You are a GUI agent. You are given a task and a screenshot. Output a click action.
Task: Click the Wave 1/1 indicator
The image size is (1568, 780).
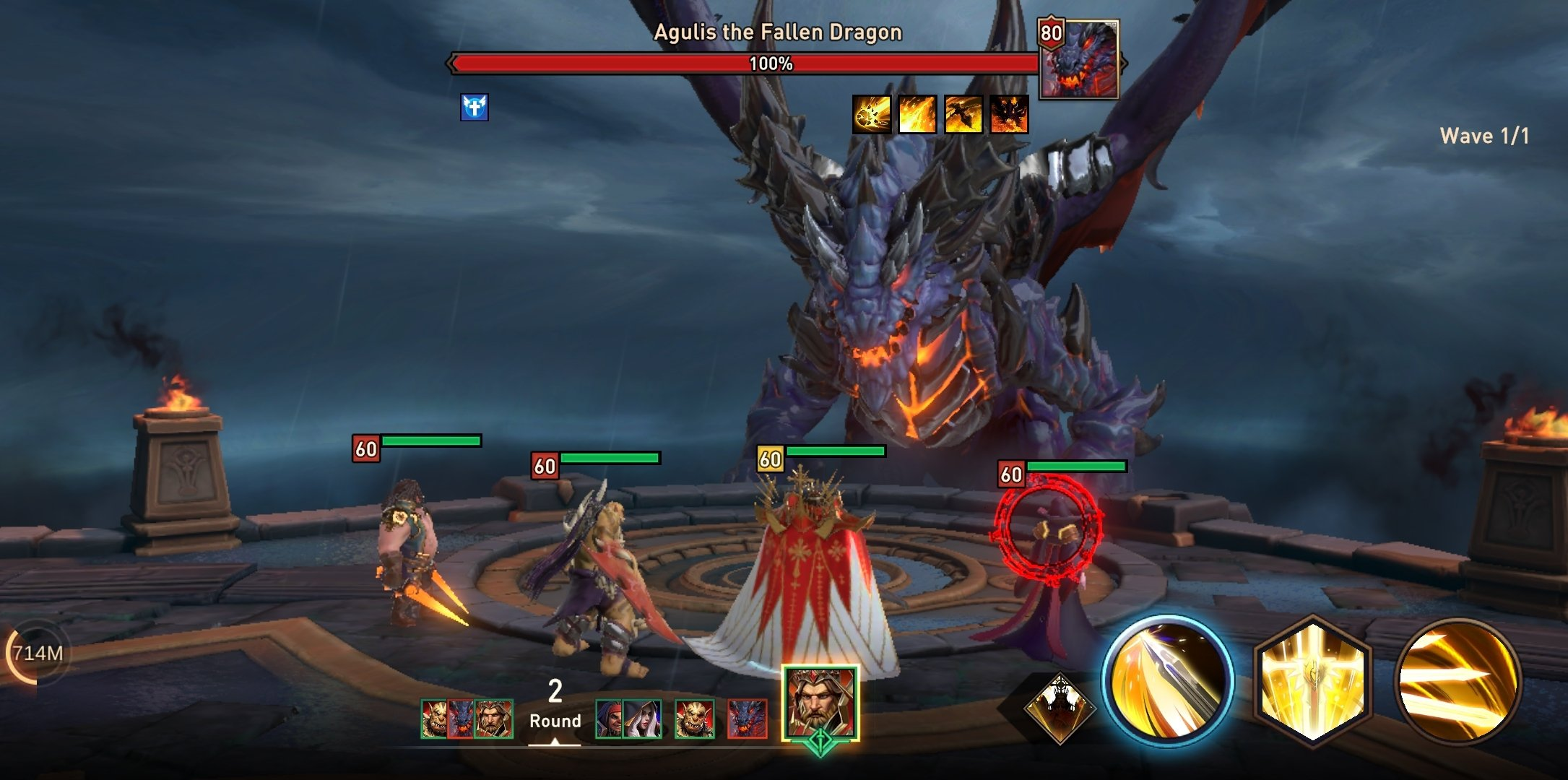coord(1484,134)
